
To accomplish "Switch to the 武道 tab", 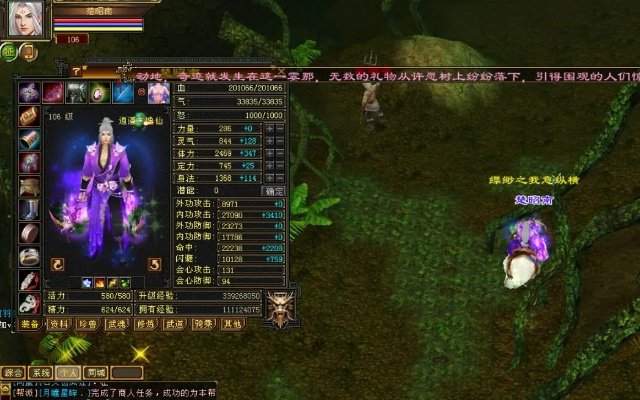I will (x=175, y=324).
